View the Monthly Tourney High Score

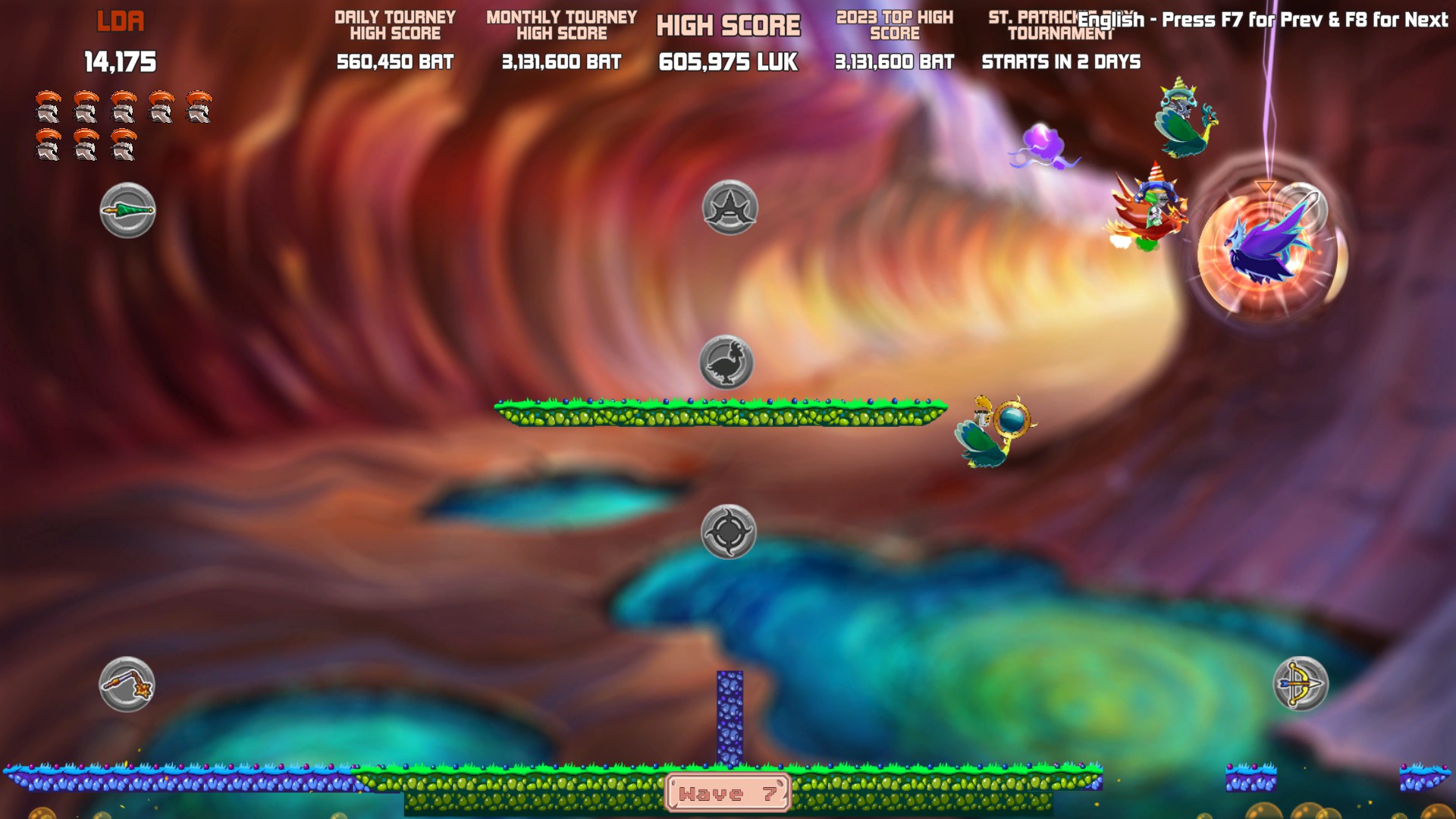click(561, 21)
